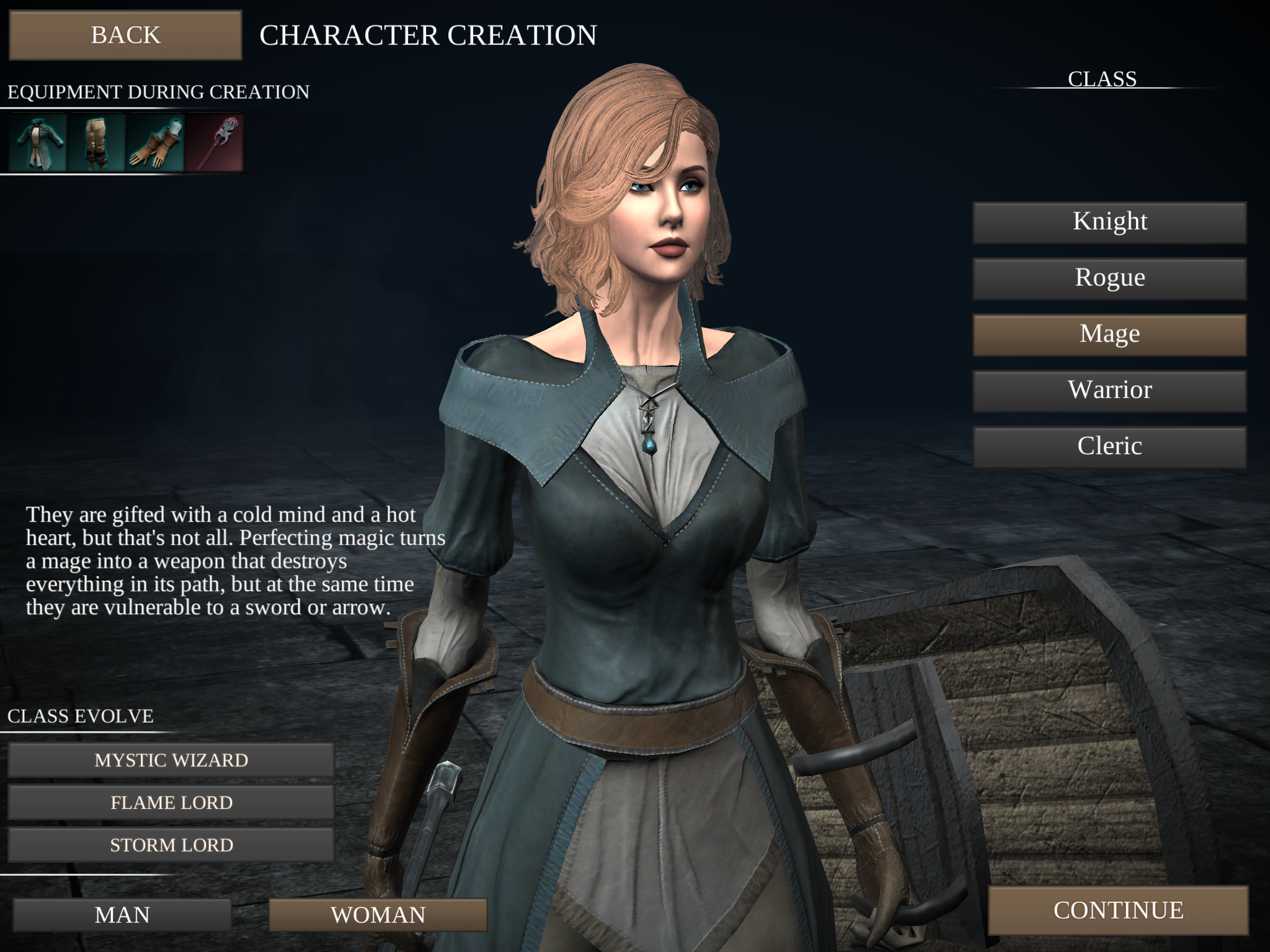
Task: Select the Warrior class
Action: 1109,389
